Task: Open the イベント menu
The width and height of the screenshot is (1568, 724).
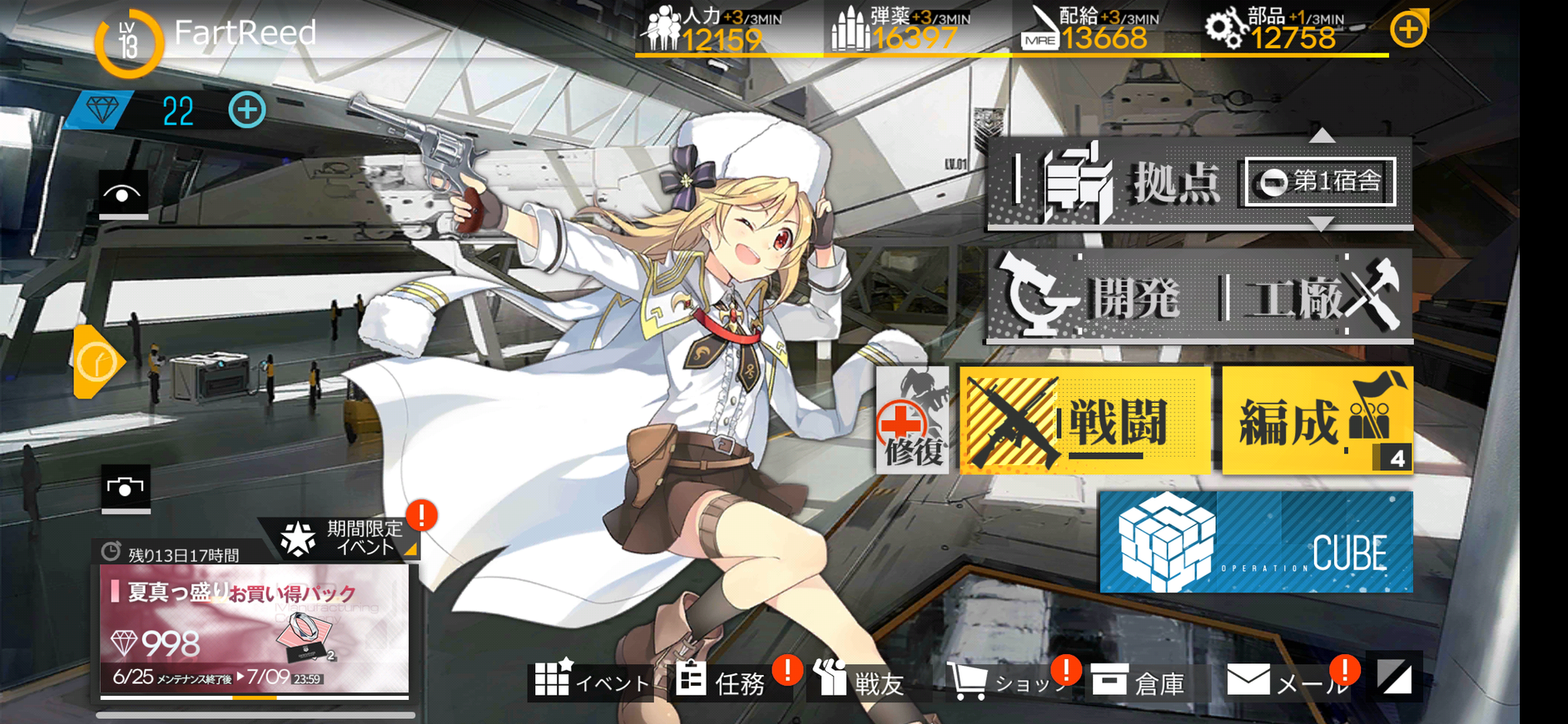Action: coord(592,682)
